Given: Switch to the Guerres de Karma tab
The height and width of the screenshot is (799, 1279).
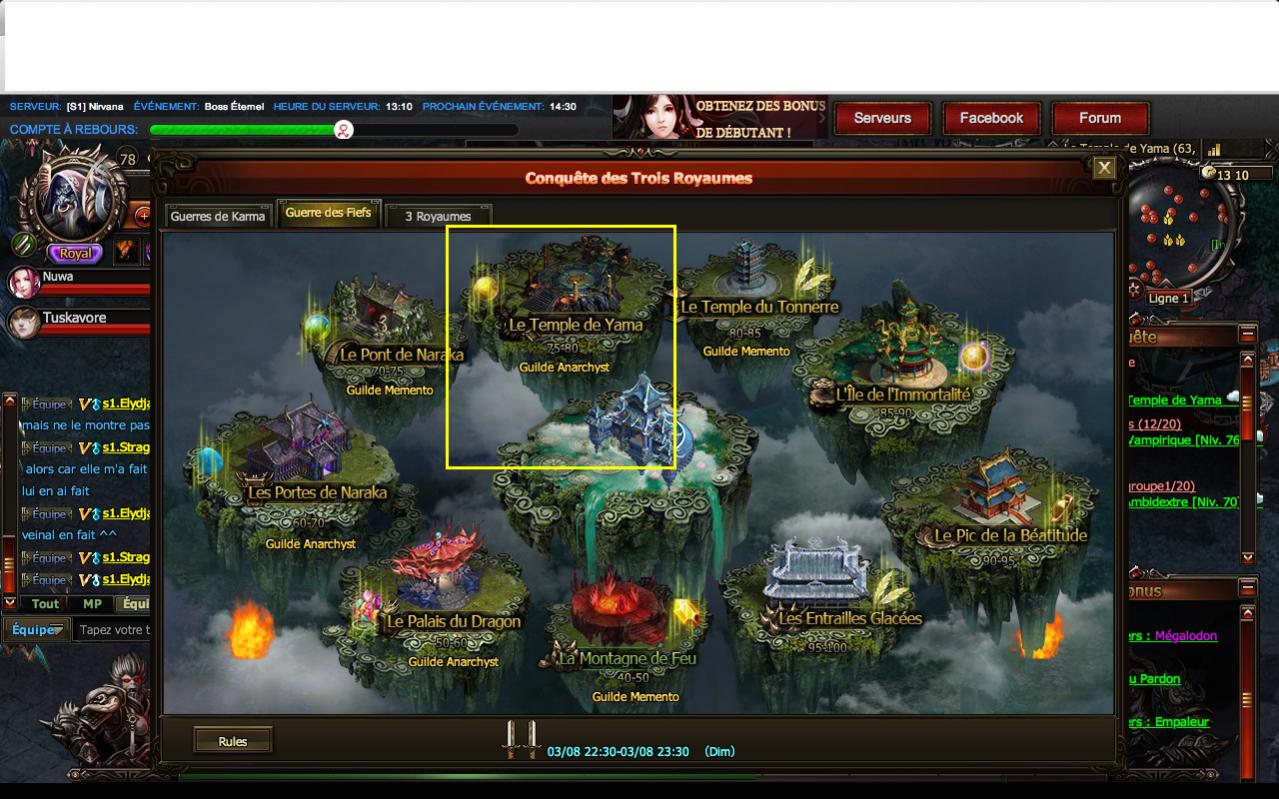Looking at the screenshot, I should (218, 216).
